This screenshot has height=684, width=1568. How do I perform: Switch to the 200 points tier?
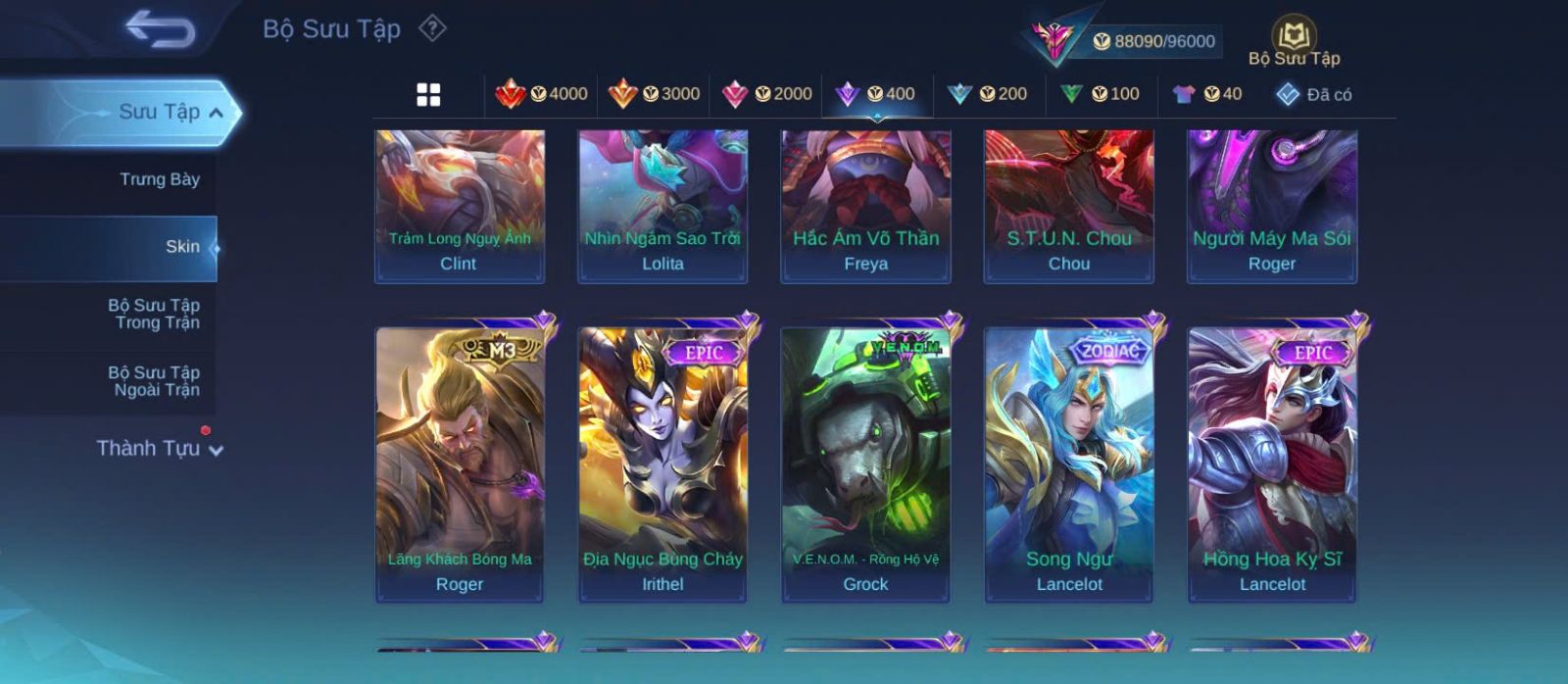[988, 94]
